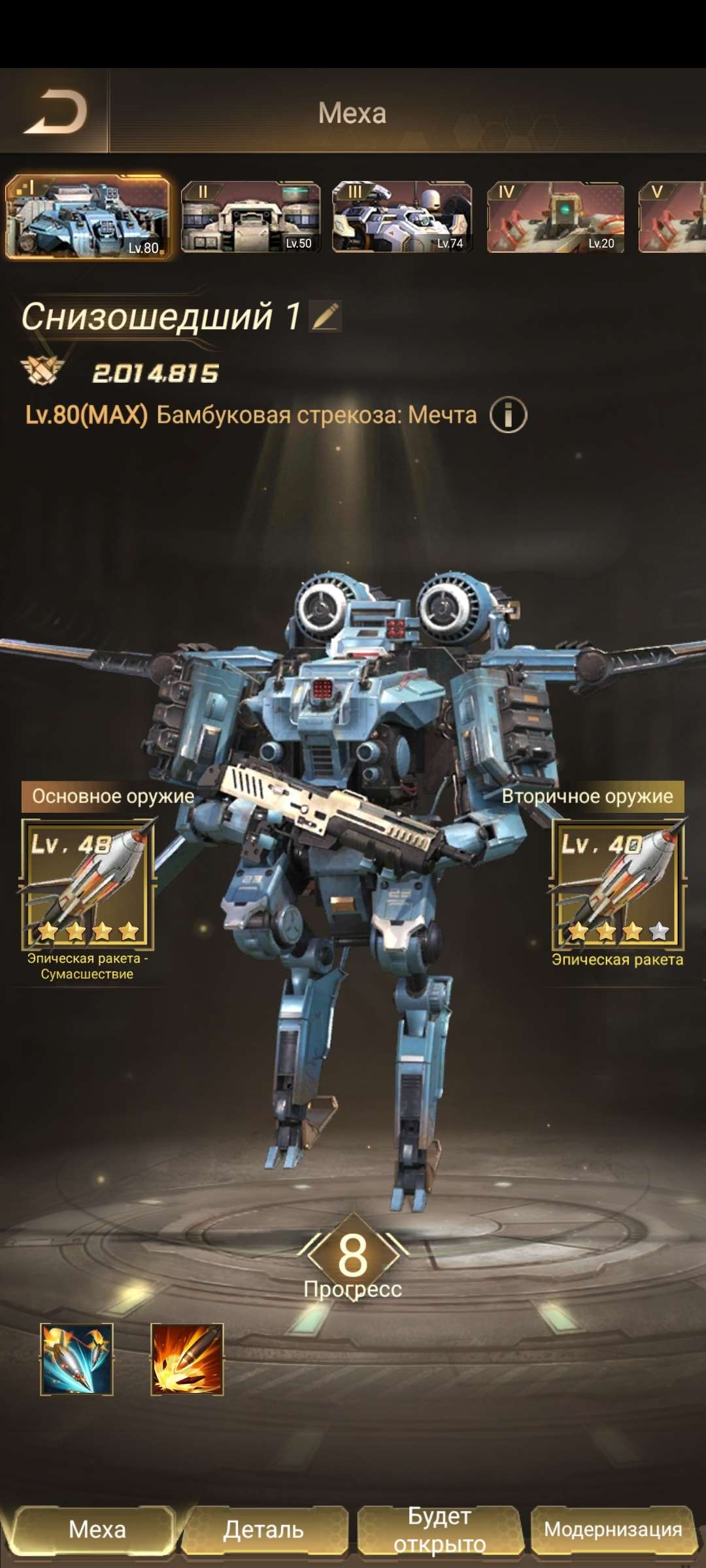Go back using the return arrow
Image resolution: width=706 pixels, height=1568 pixels.
tap(56, 112)
